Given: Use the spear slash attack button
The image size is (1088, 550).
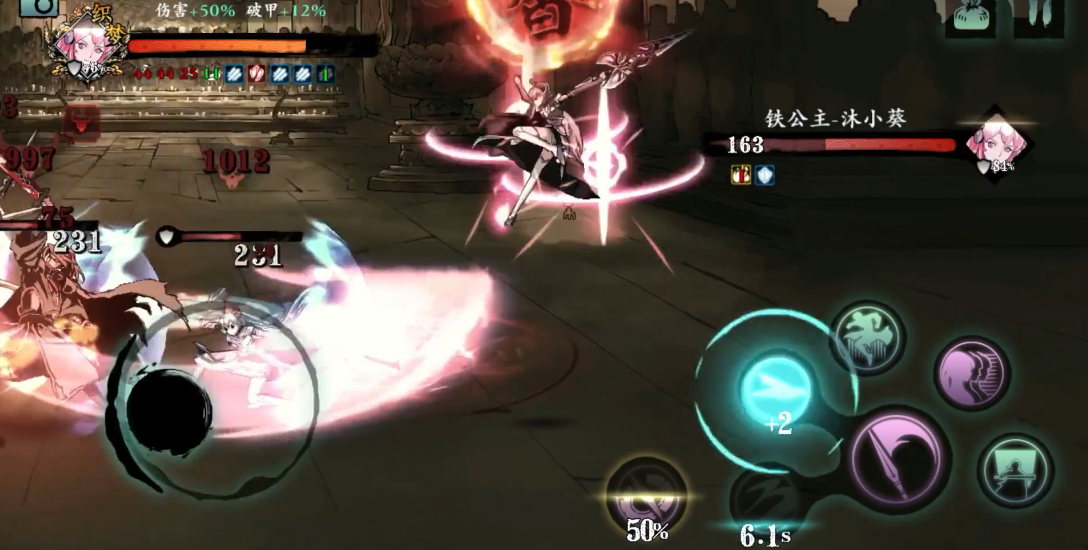Looking at the screenshot, I should tap(899, 458).
